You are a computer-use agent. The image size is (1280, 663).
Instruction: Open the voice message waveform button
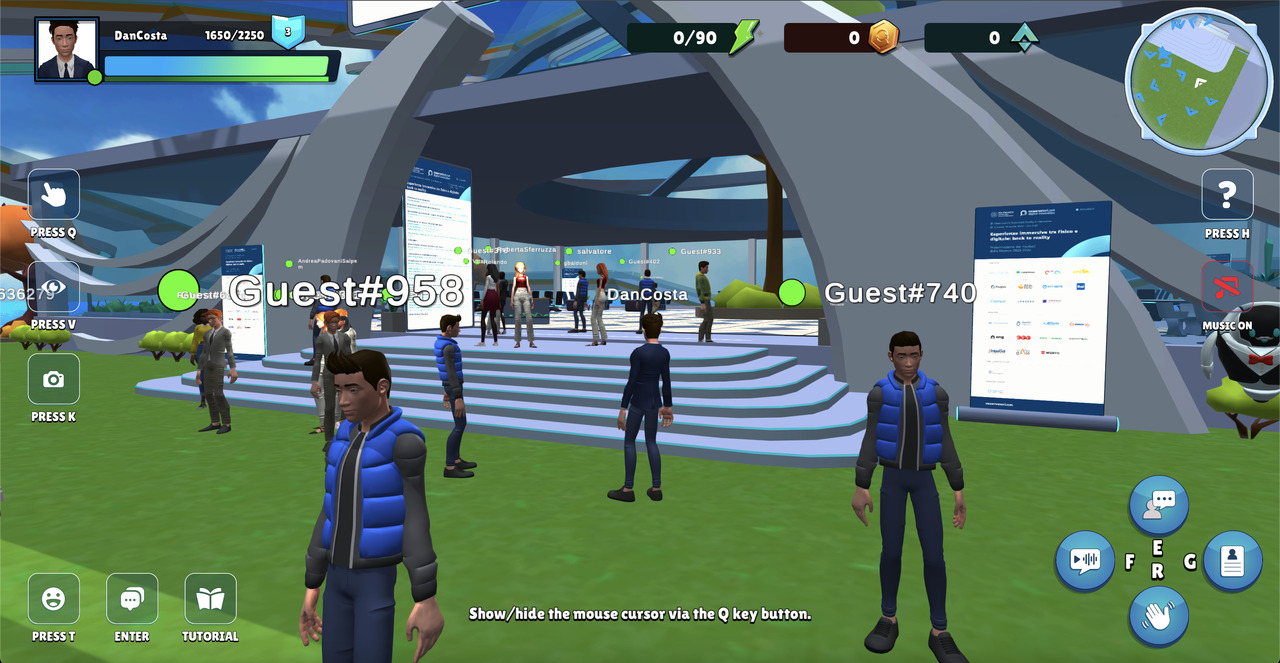[x=1085, y=560]
